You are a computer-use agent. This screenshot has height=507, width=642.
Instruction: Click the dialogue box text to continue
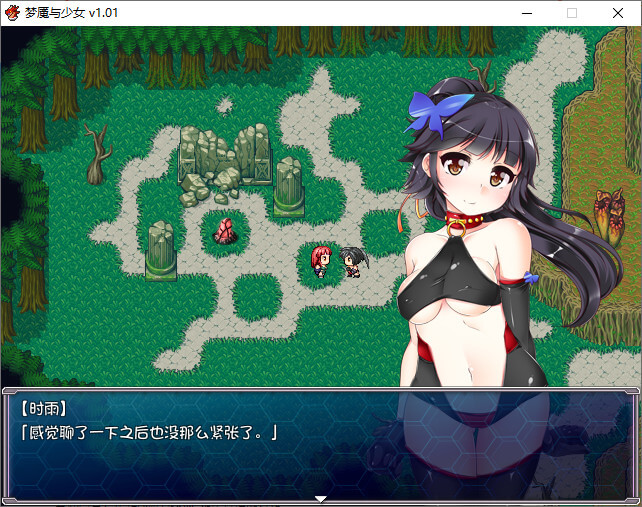148,432
